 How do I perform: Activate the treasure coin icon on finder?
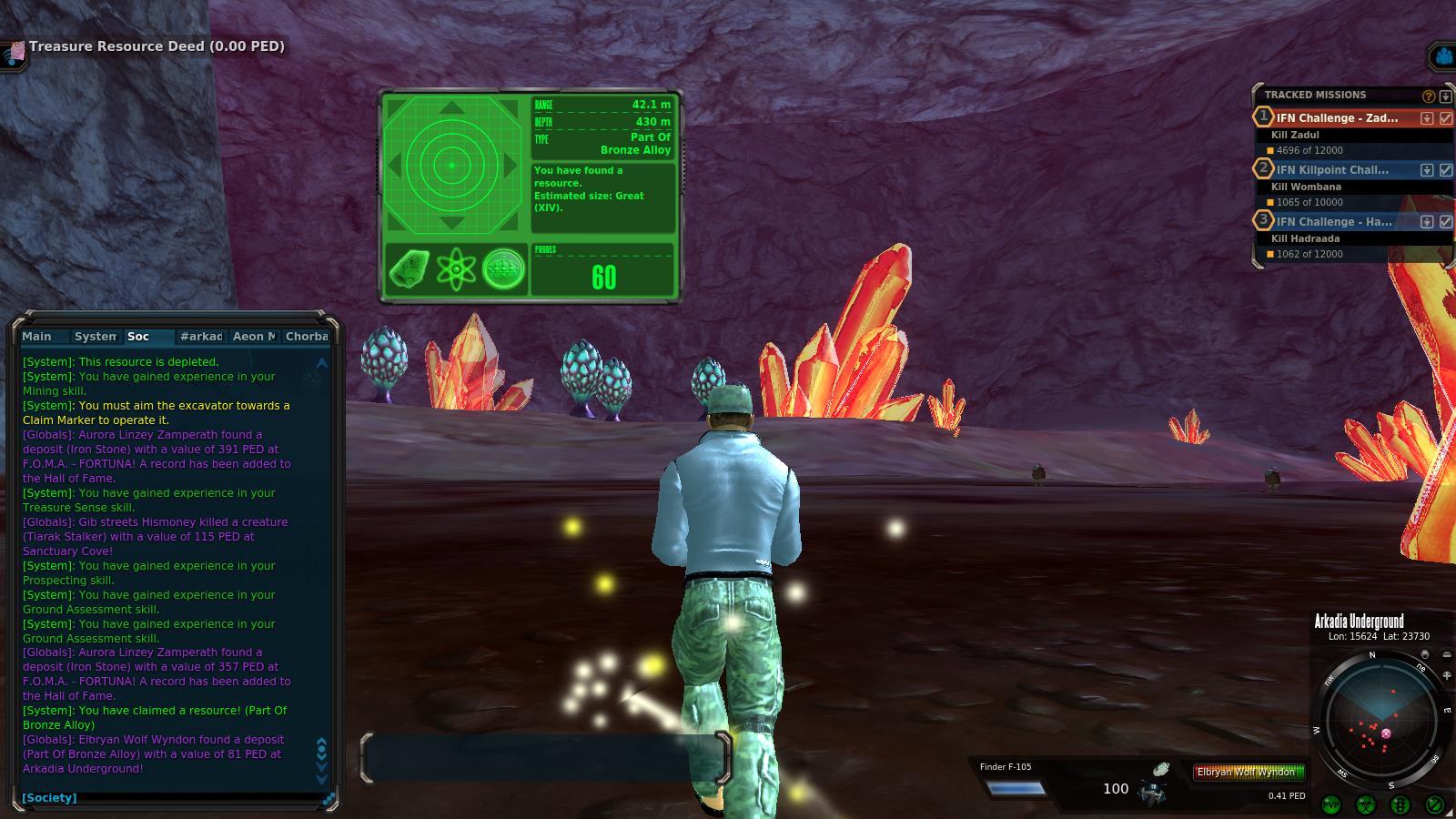[x=503, y=269]
